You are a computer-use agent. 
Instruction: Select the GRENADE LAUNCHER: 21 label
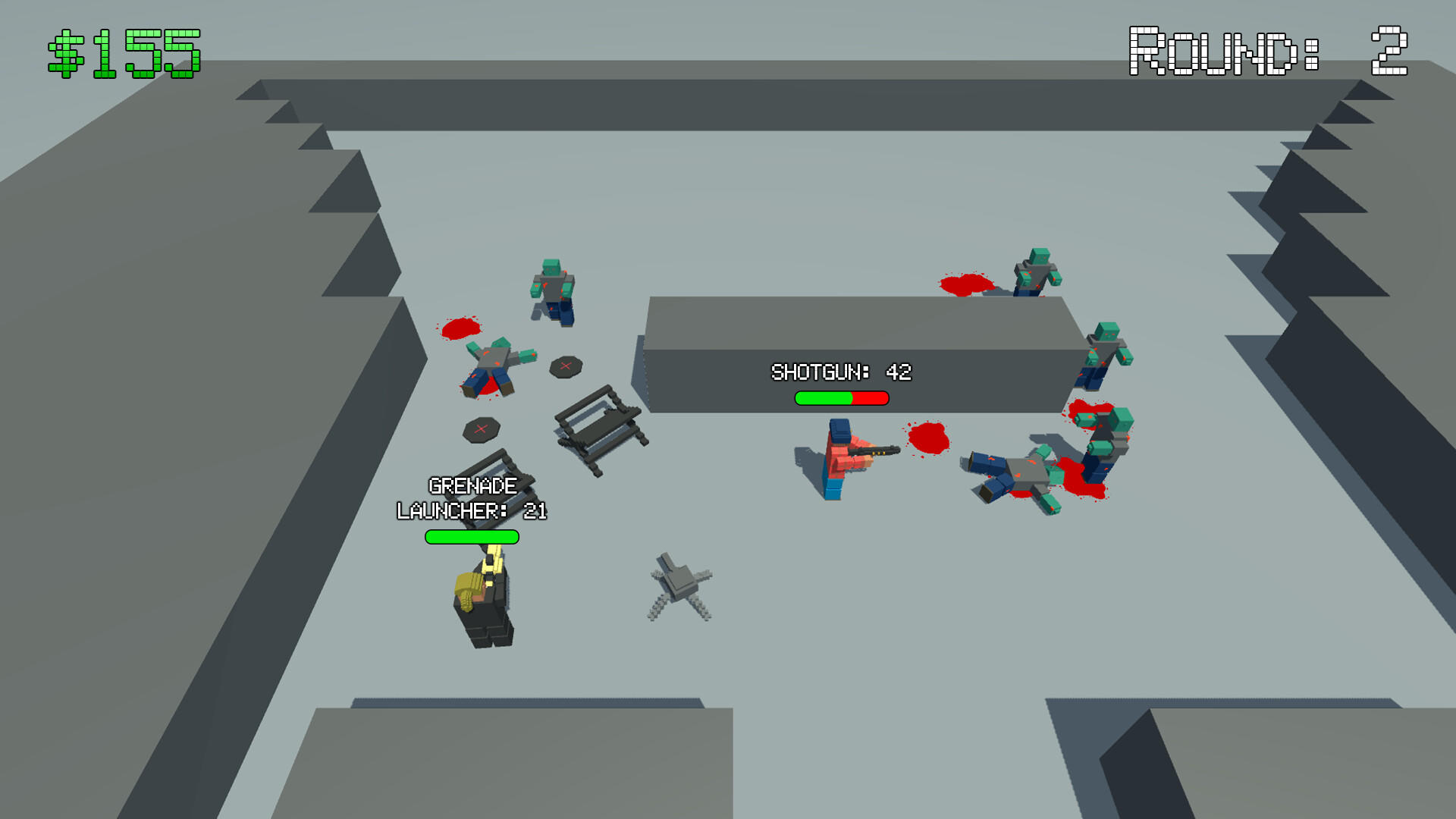(x=470, y=497)
